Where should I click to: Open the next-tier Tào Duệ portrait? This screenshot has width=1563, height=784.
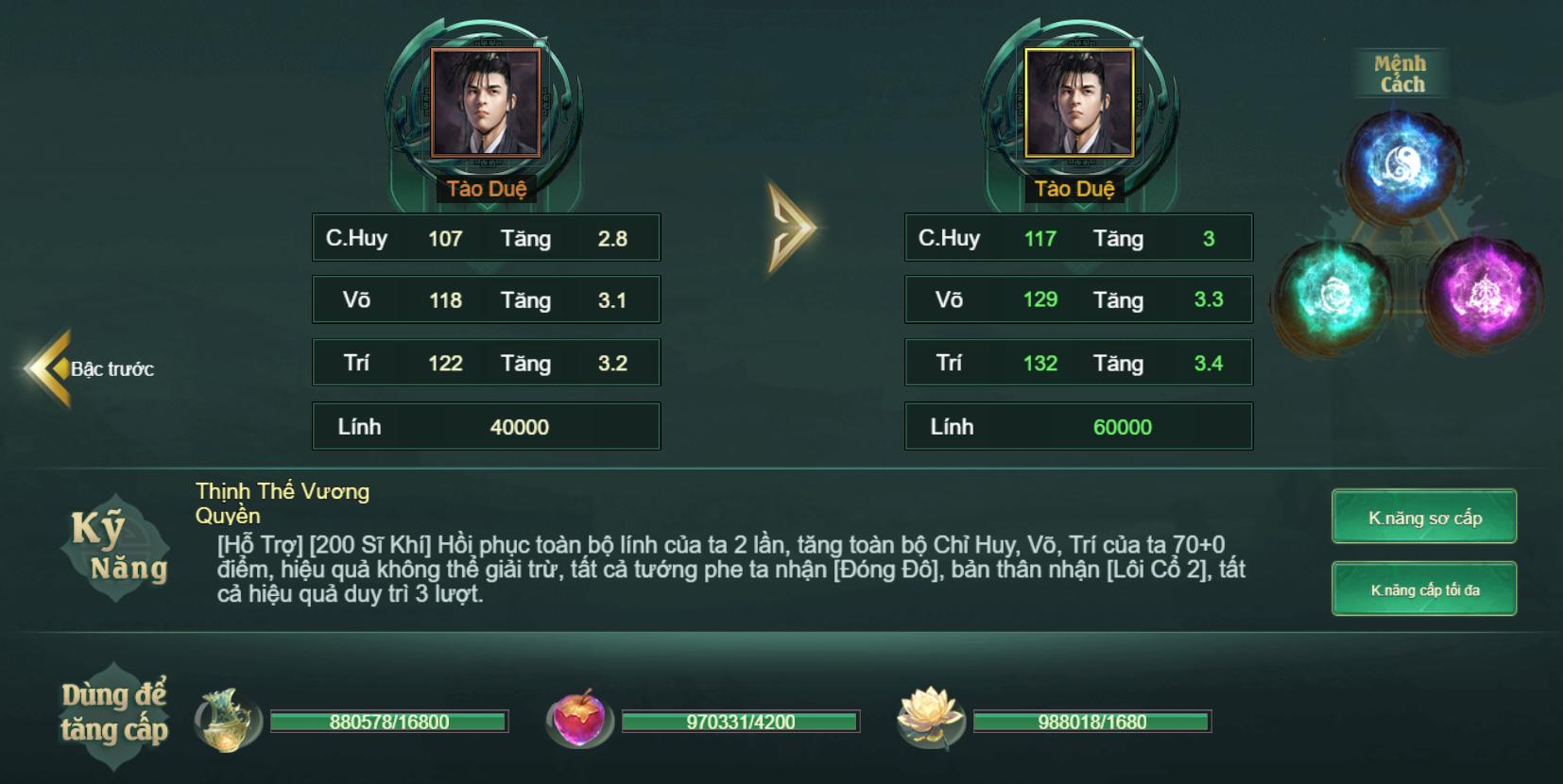coord(1079,103)
